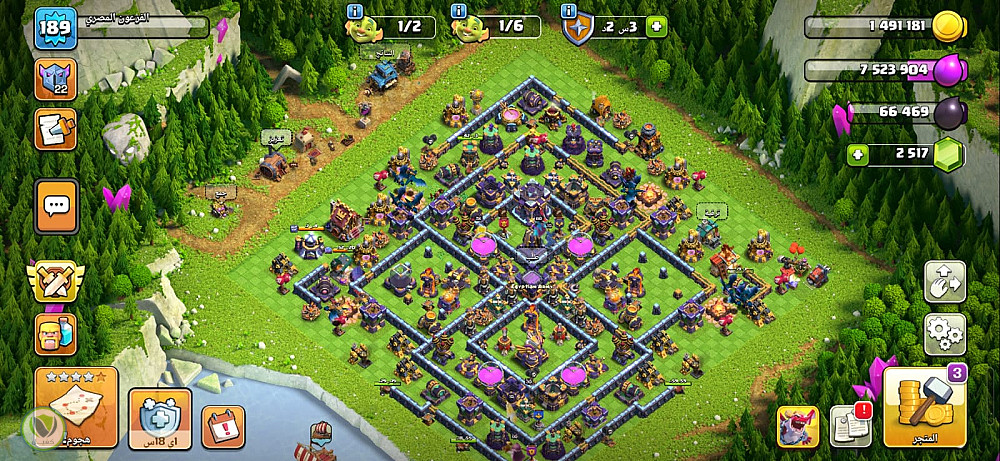Buy gems with the green plus button

click(x=857, y=155)
